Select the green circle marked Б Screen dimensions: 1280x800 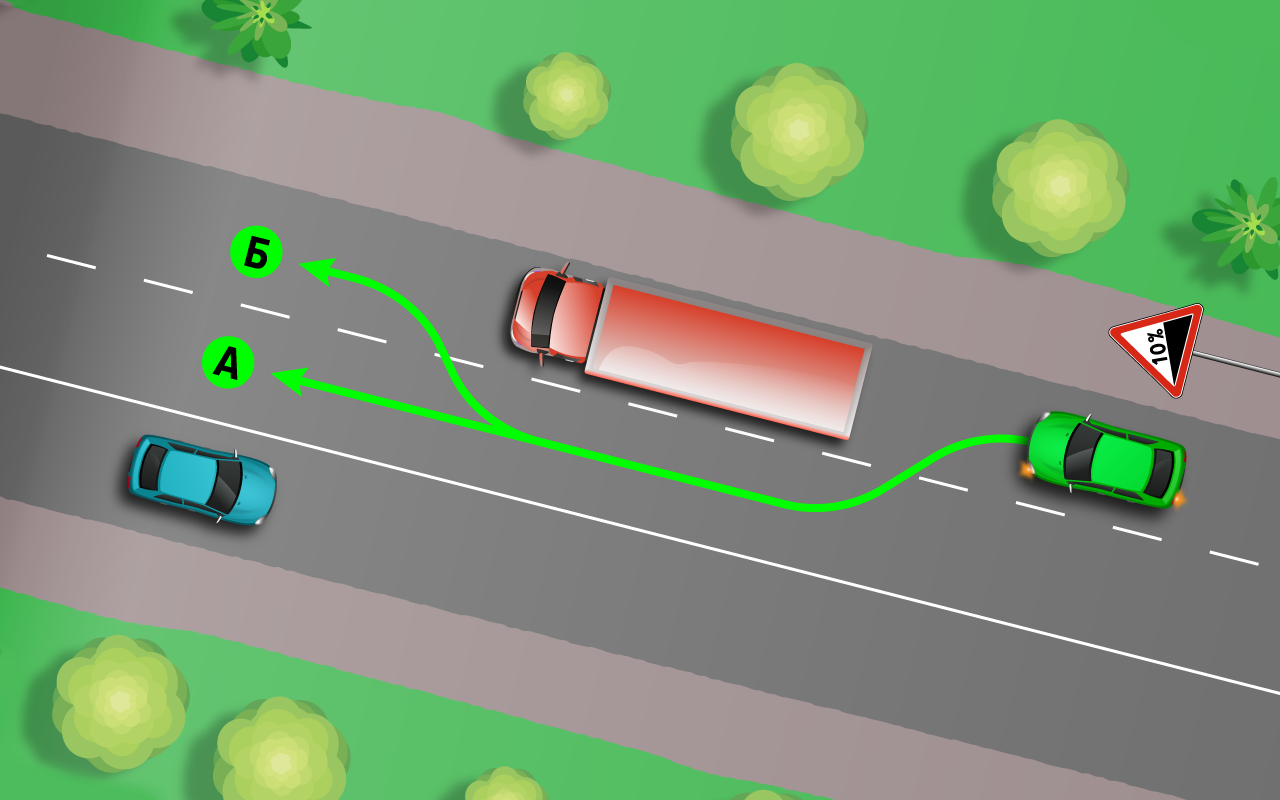(256, 254)
